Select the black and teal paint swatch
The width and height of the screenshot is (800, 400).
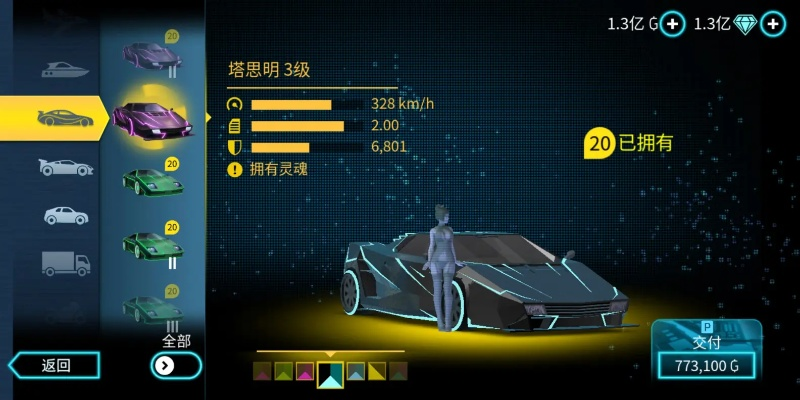330,374
